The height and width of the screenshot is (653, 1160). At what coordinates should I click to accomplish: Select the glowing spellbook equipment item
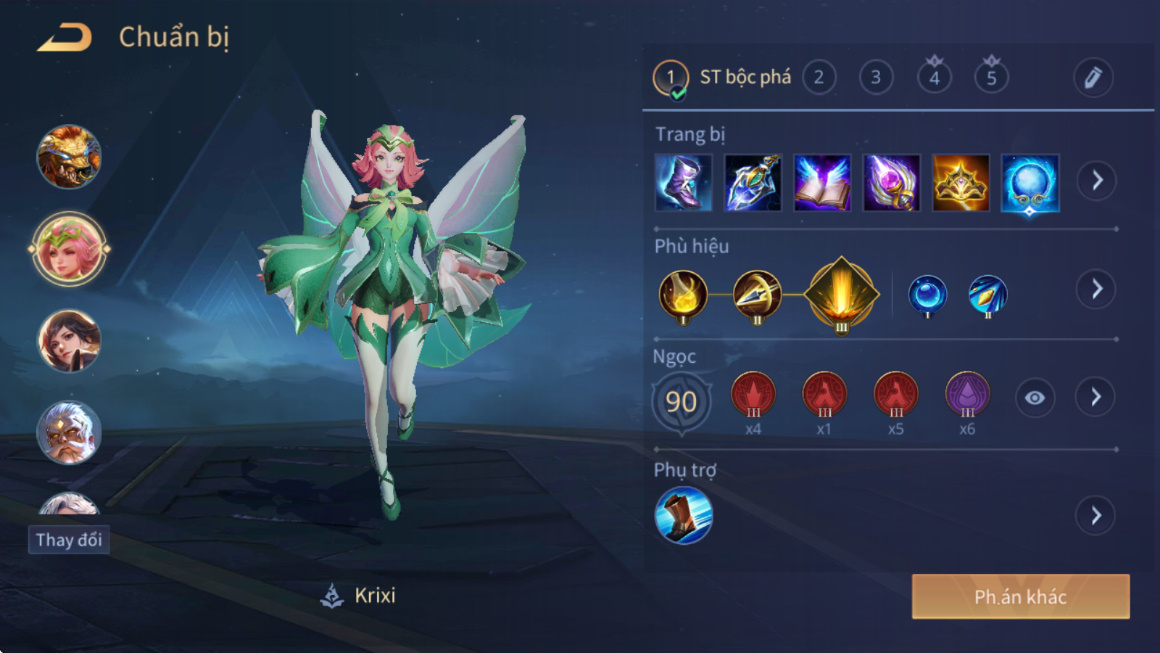(822, 182)
